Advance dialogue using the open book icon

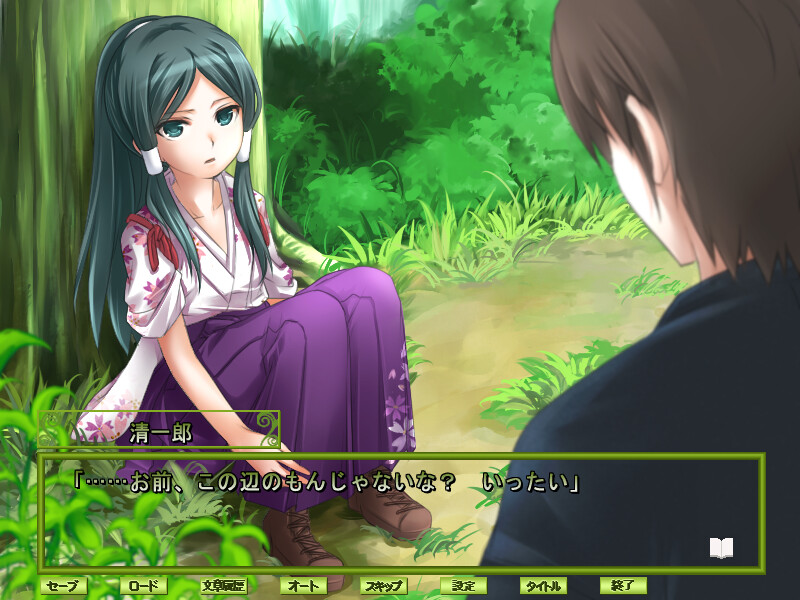click(721, 548)
